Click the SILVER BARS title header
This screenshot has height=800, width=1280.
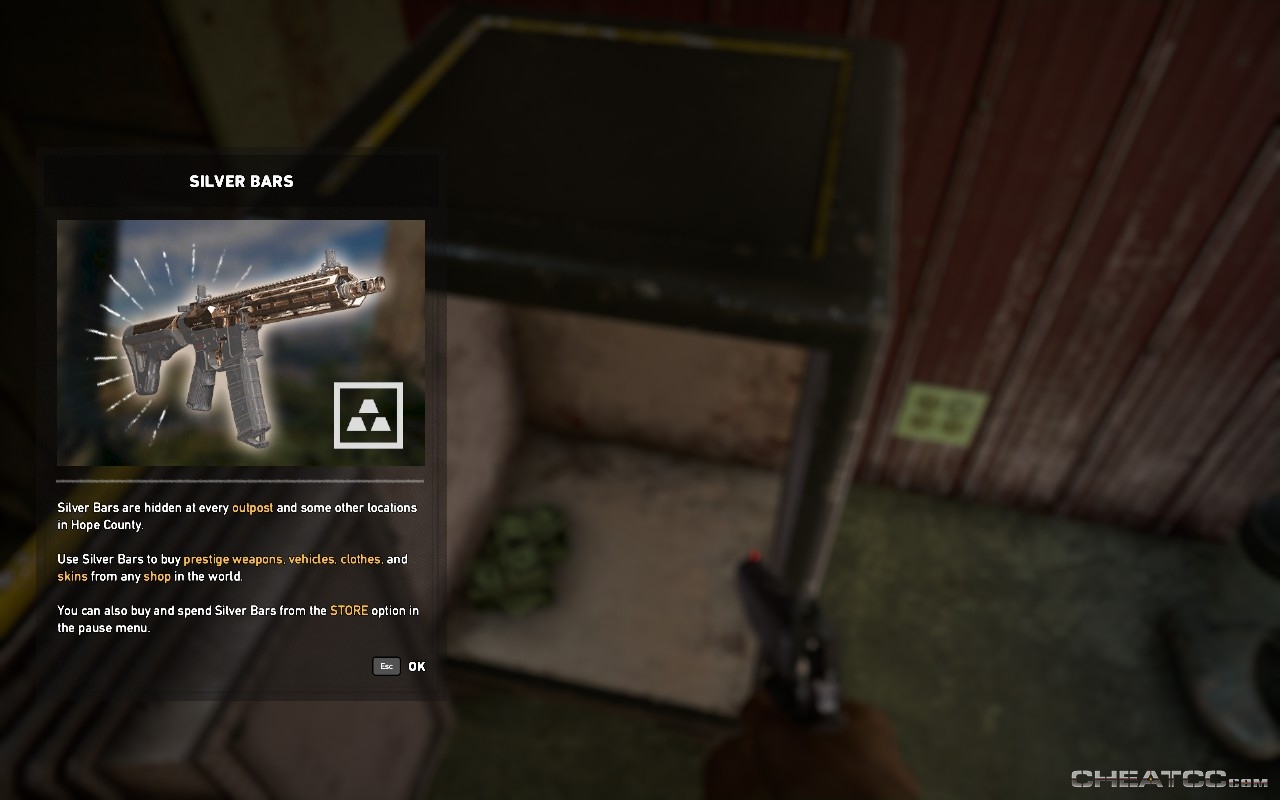click(x=241, y=181)
